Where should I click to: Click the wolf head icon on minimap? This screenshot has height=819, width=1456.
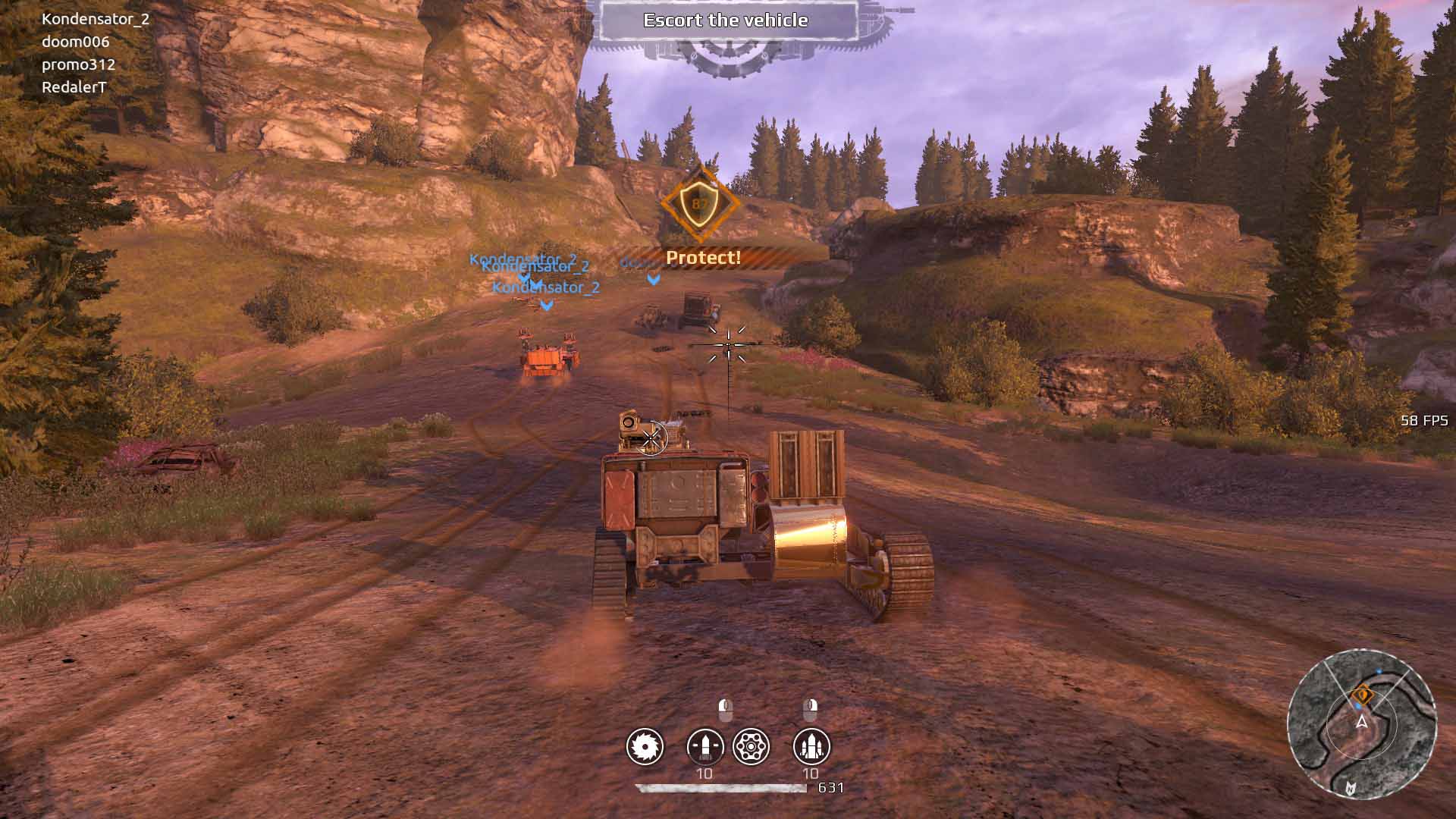pyautogui.click(x=1349, y=788)
